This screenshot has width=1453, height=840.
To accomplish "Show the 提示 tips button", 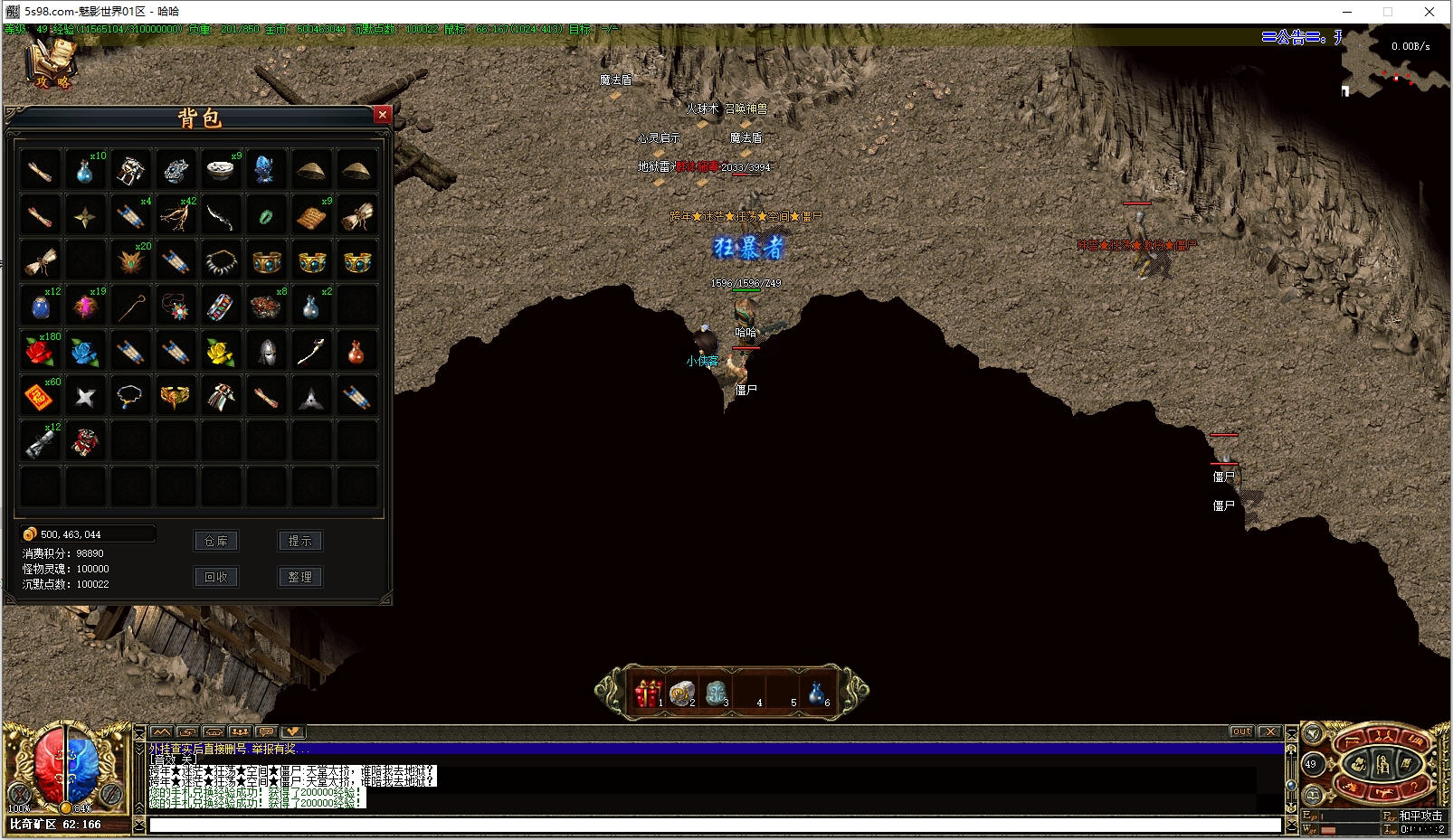I will 299,541.
